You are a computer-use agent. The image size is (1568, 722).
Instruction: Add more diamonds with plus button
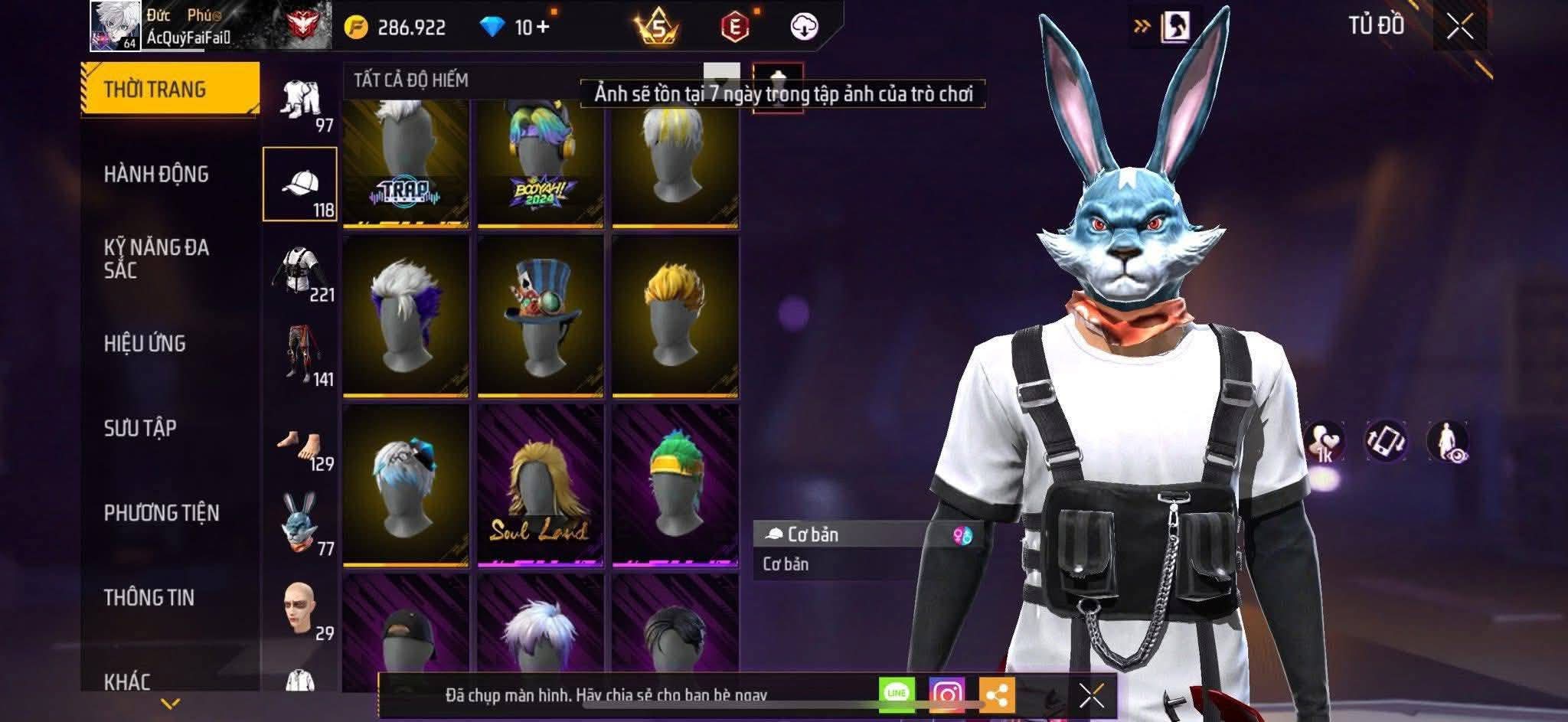pyautogui.click(x=543, y=28)
